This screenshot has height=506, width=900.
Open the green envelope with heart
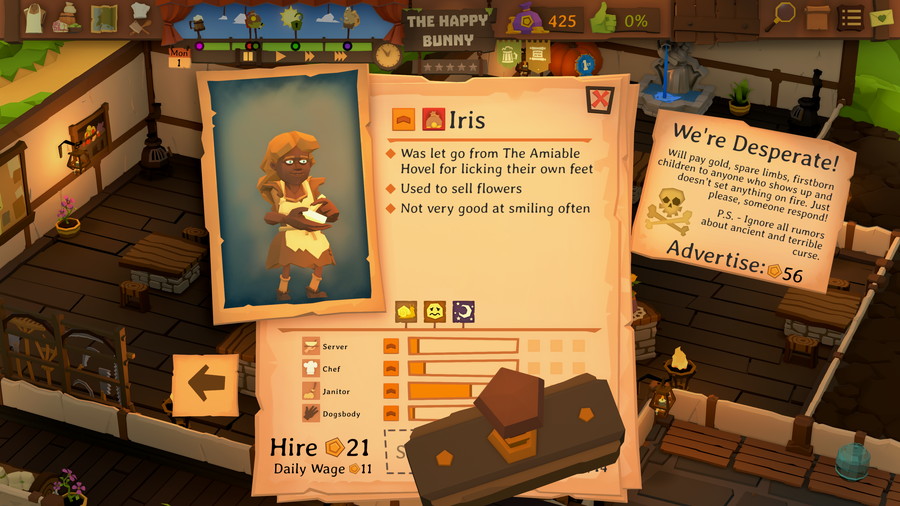[881, 17]
